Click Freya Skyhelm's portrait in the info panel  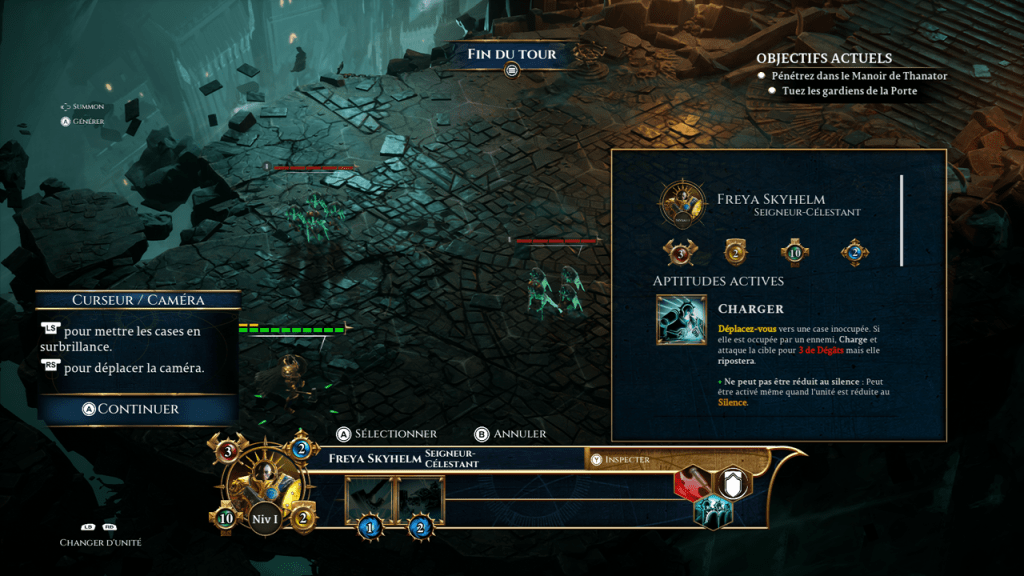(684, 204)
